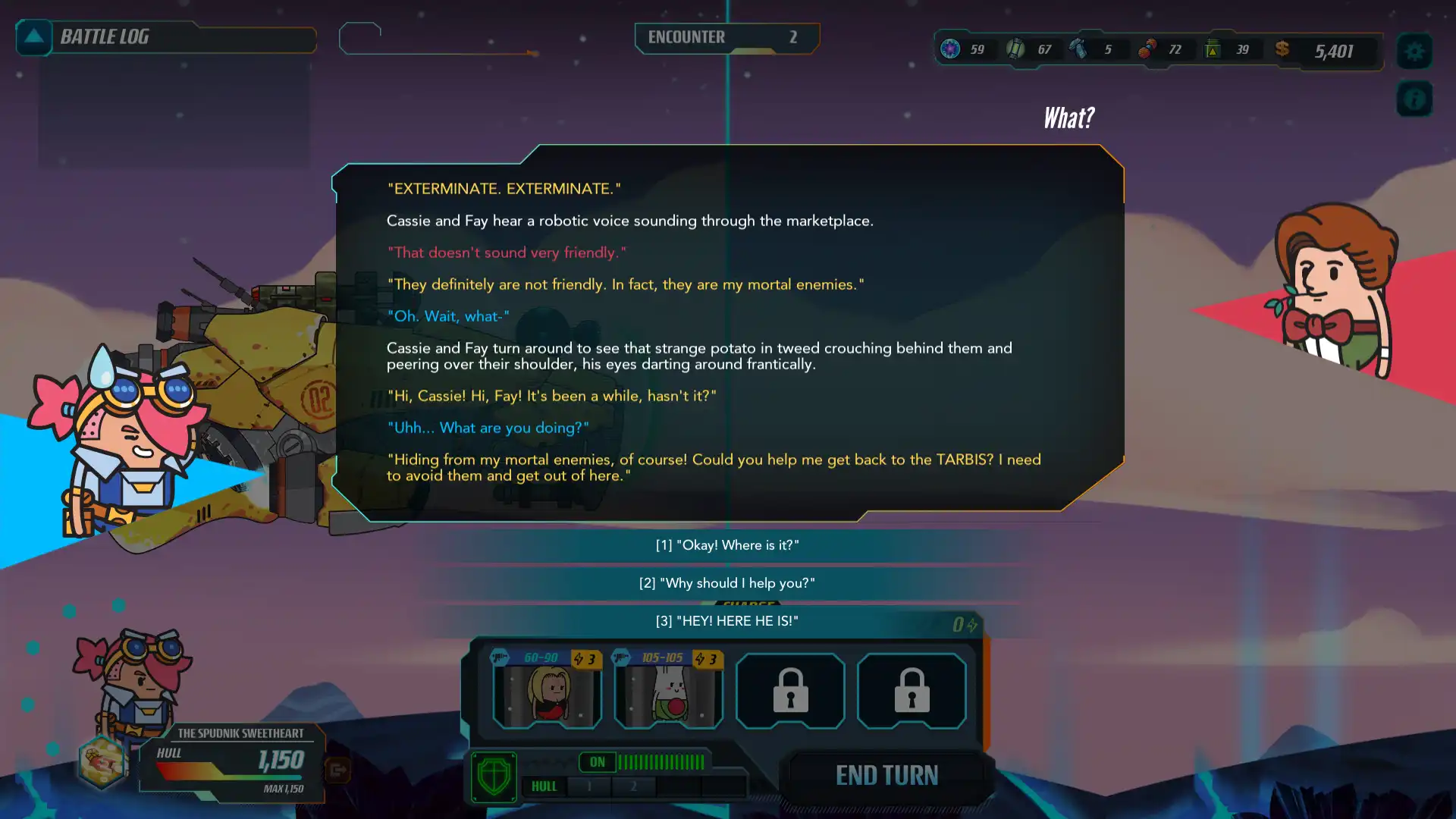Click the dollar sign money counter
The image size is (1456, 819).
tap(1282, 49)
